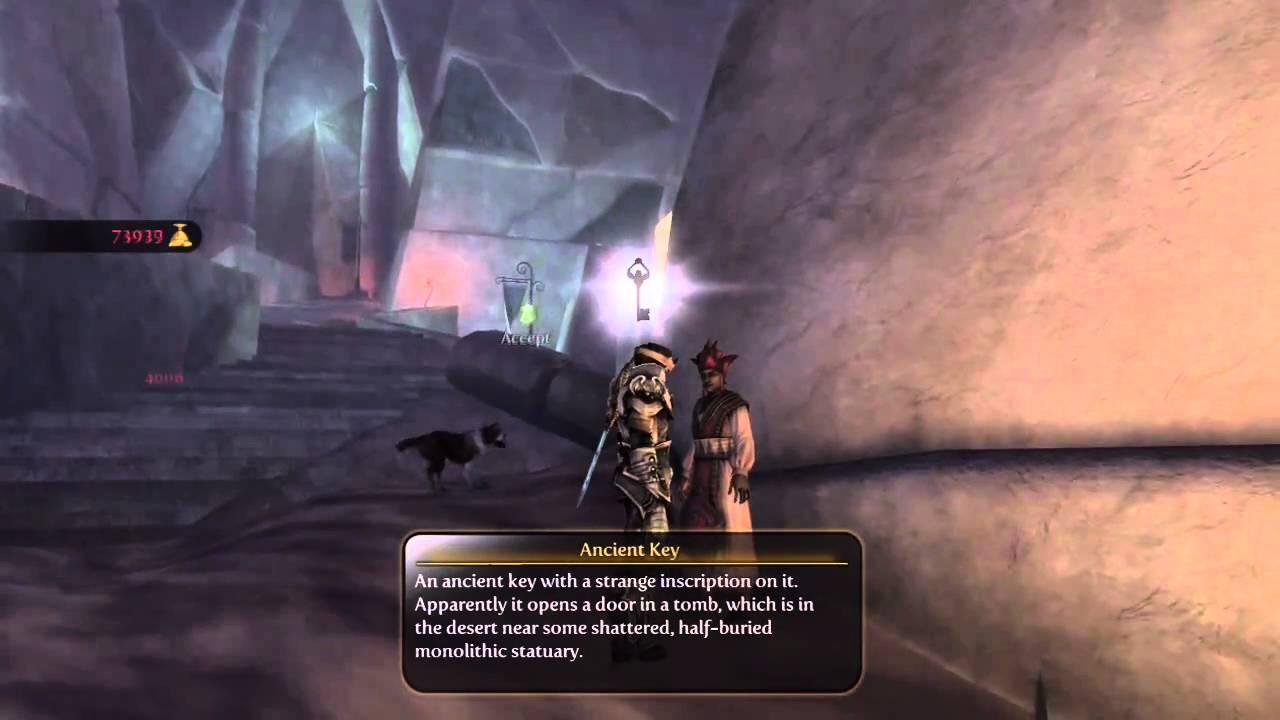
Task: Click the Ancient Key title bar
Action: tap(629, 550)
